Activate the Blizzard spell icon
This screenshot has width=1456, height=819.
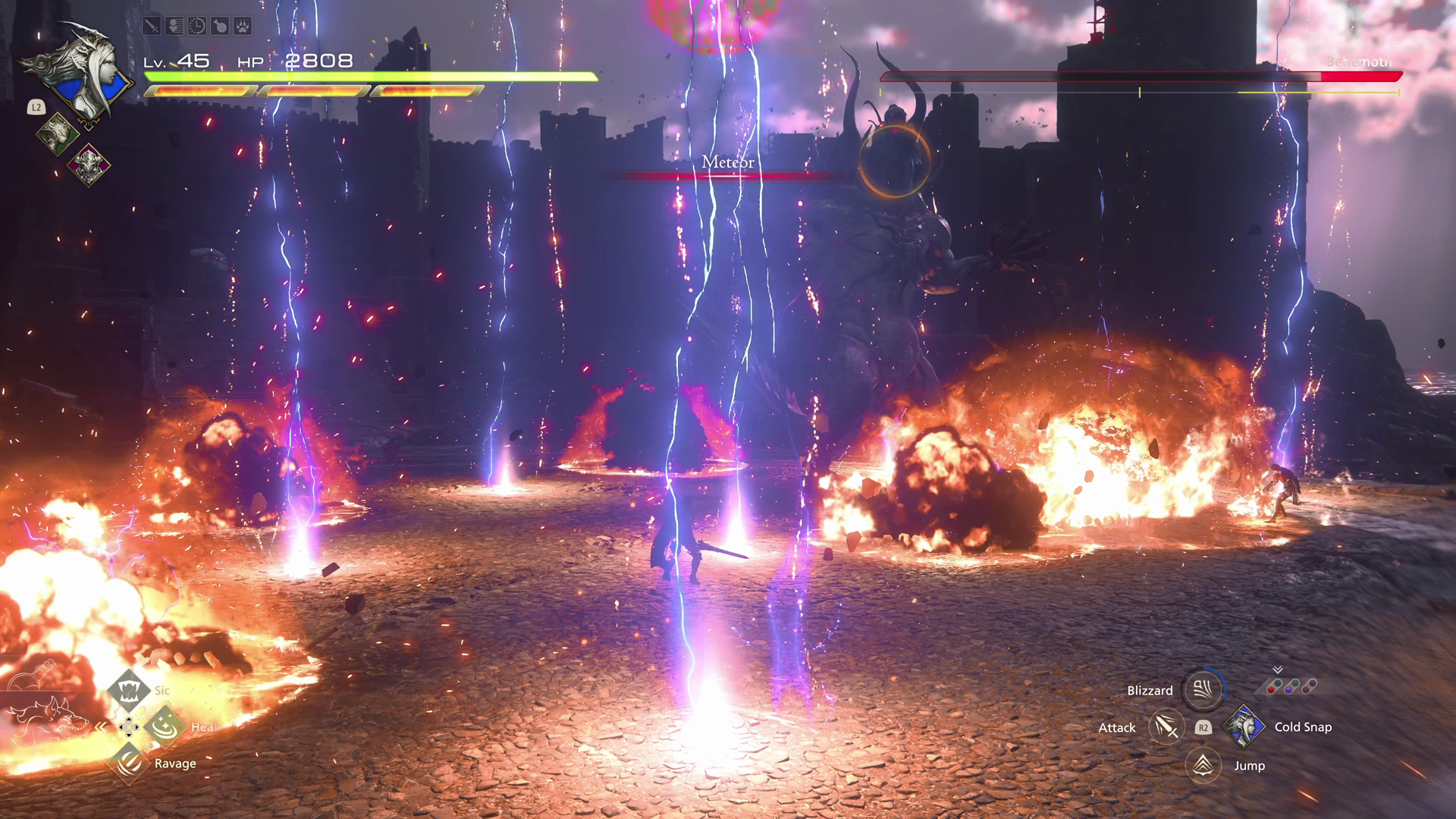pos(1203,689)
